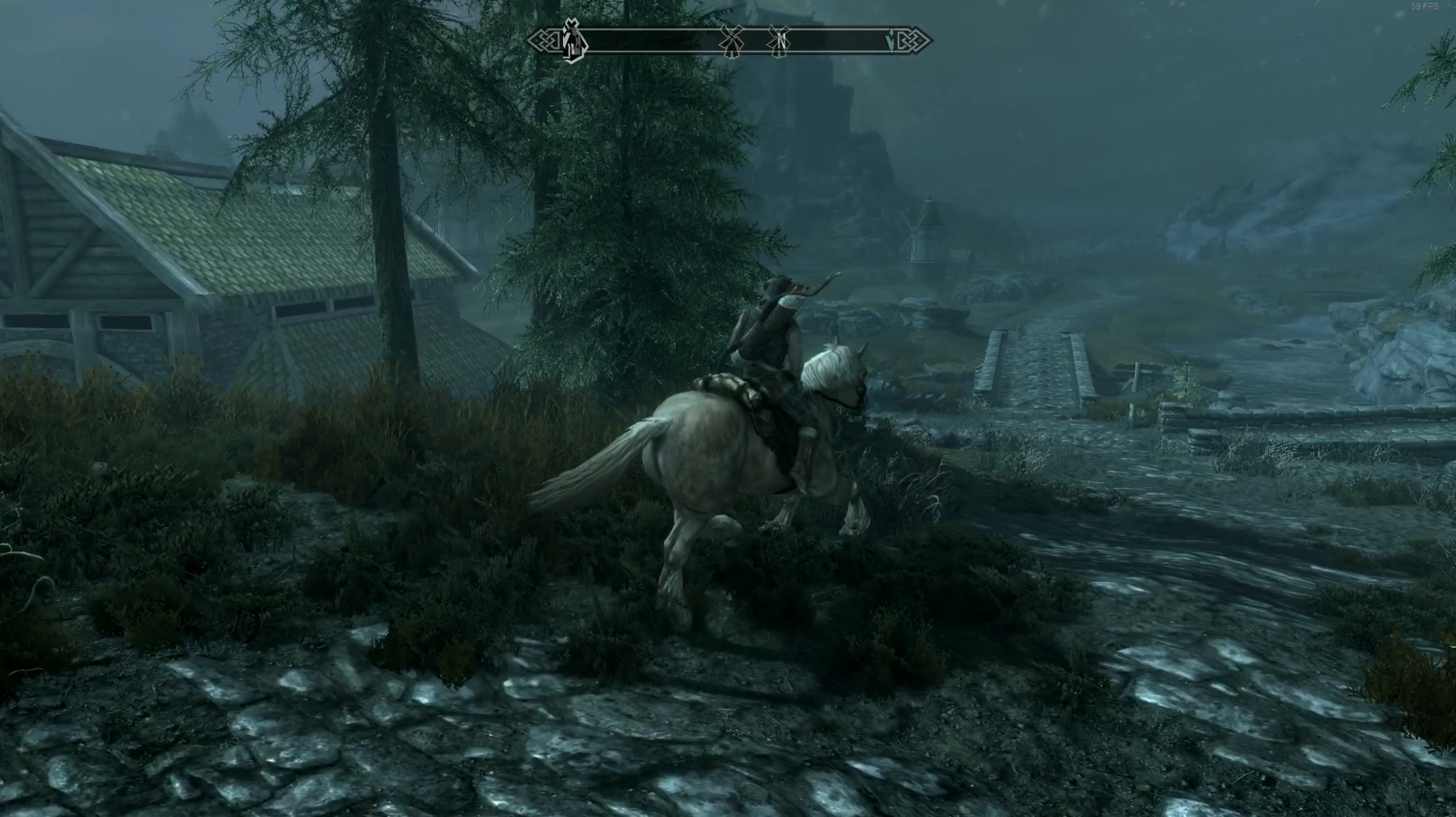Image resolution: width=1456 pixels, height=817 pixels.
Task: Click the solid white location marker on compass
Action: 573,42
